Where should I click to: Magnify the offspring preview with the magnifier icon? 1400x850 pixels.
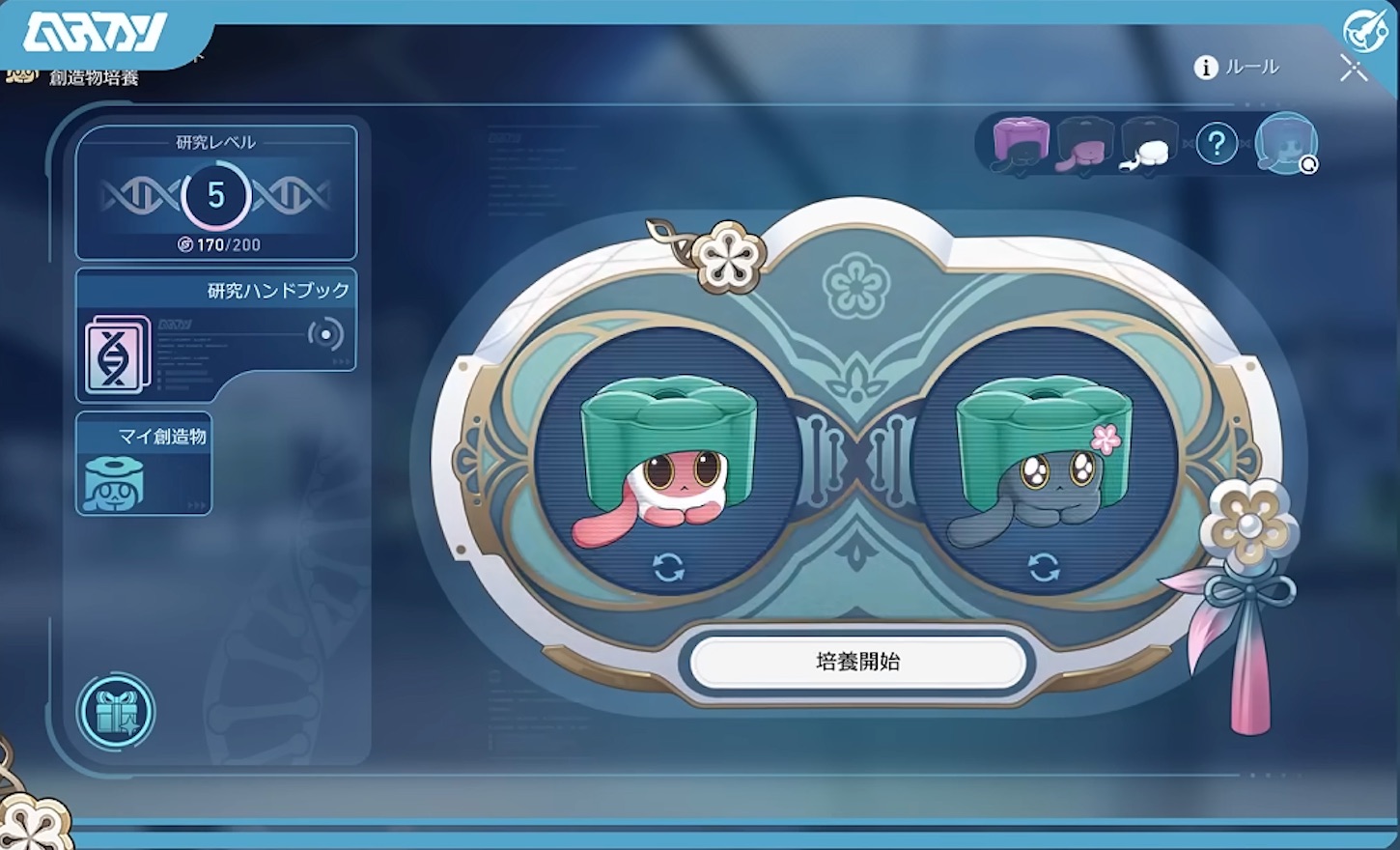[x=1309, y=166]
